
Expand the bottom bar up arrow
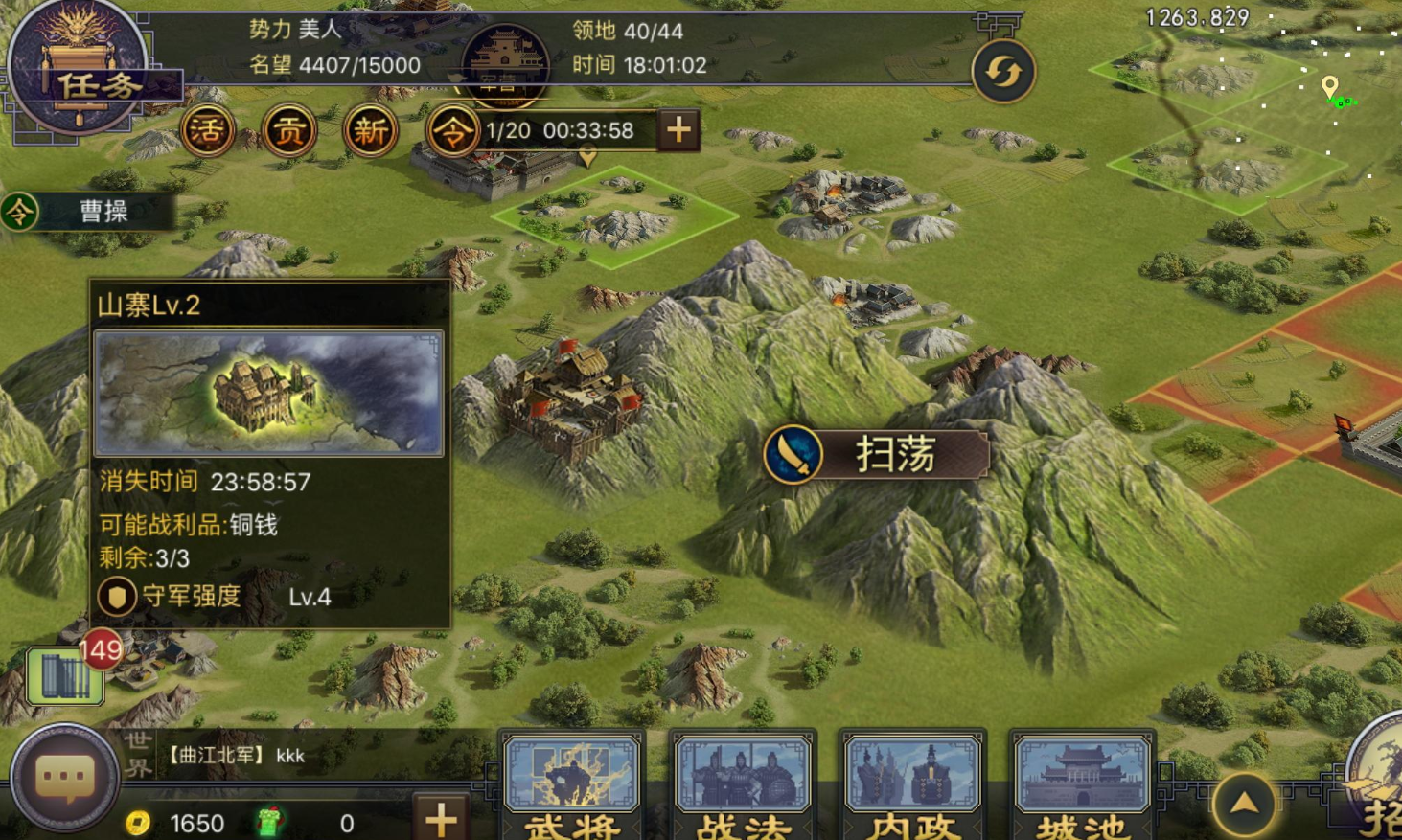1244,805
